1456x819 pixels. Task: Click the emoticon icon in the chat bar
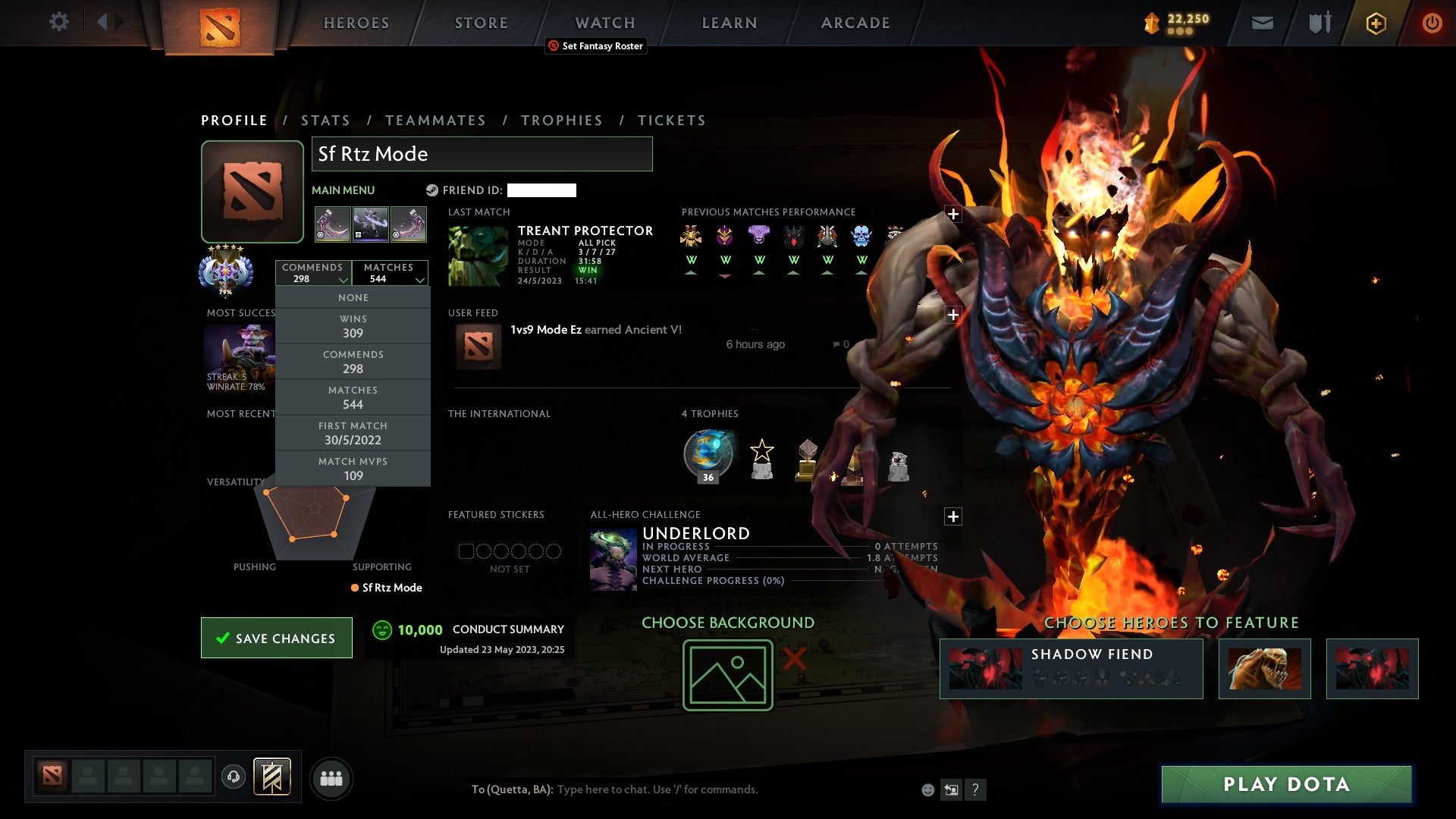[927, 789]
